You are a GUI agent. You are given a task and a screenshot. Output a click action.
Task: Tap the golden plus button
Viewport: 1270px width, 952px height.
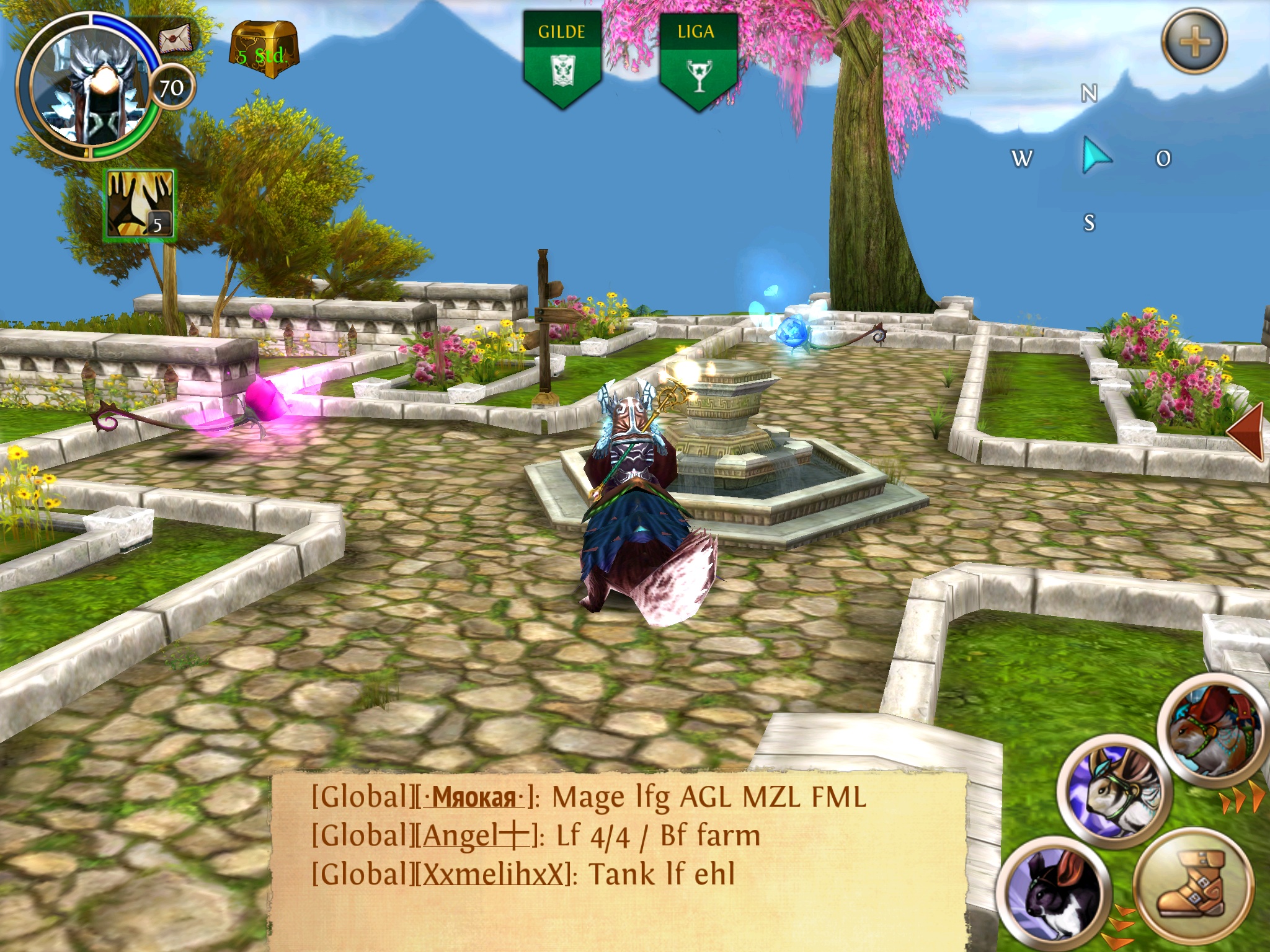pos(1194,42)
